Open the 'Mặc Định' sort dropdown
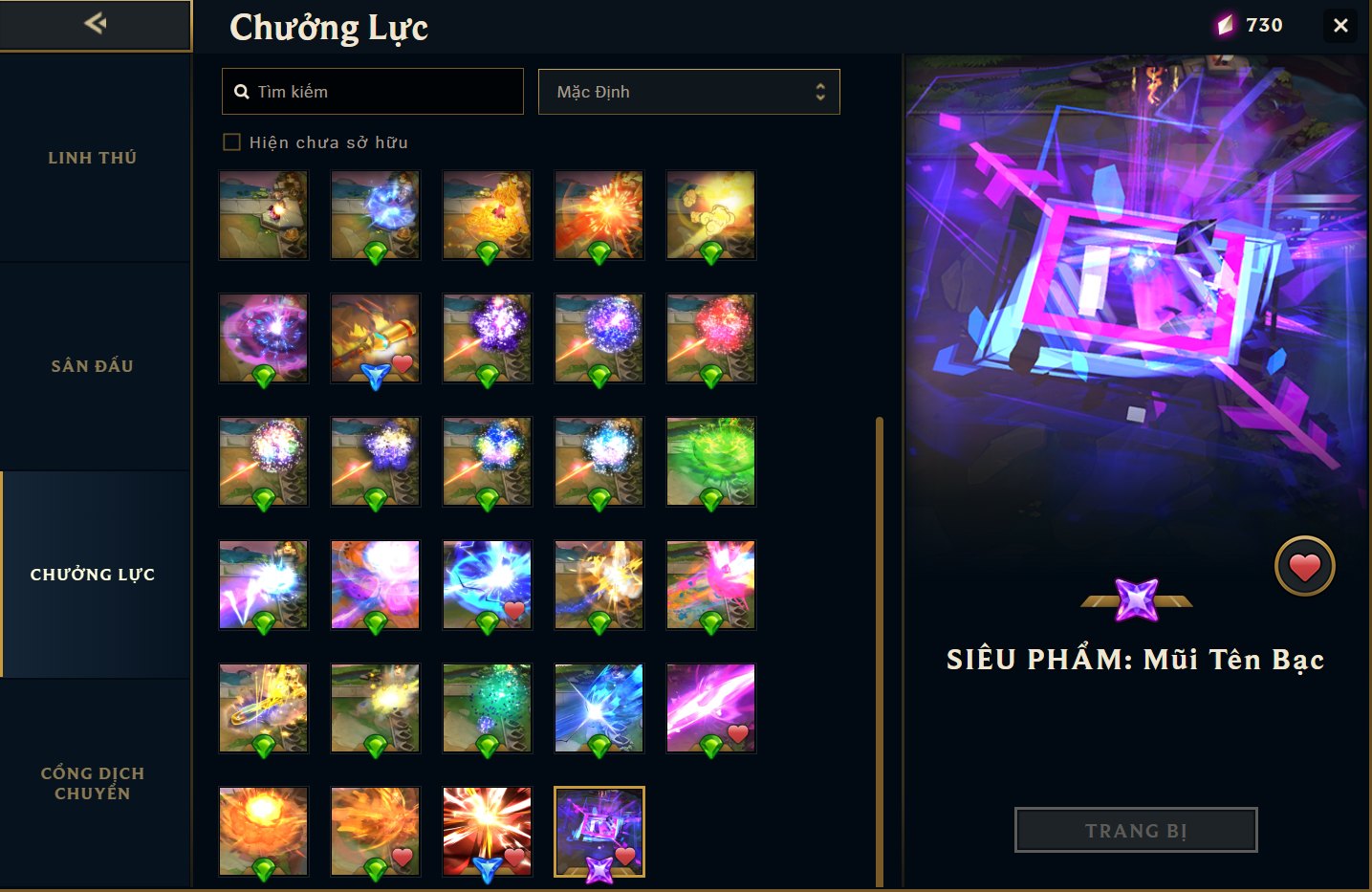Viewport: 1372px width, 892px height. (688, 92)
